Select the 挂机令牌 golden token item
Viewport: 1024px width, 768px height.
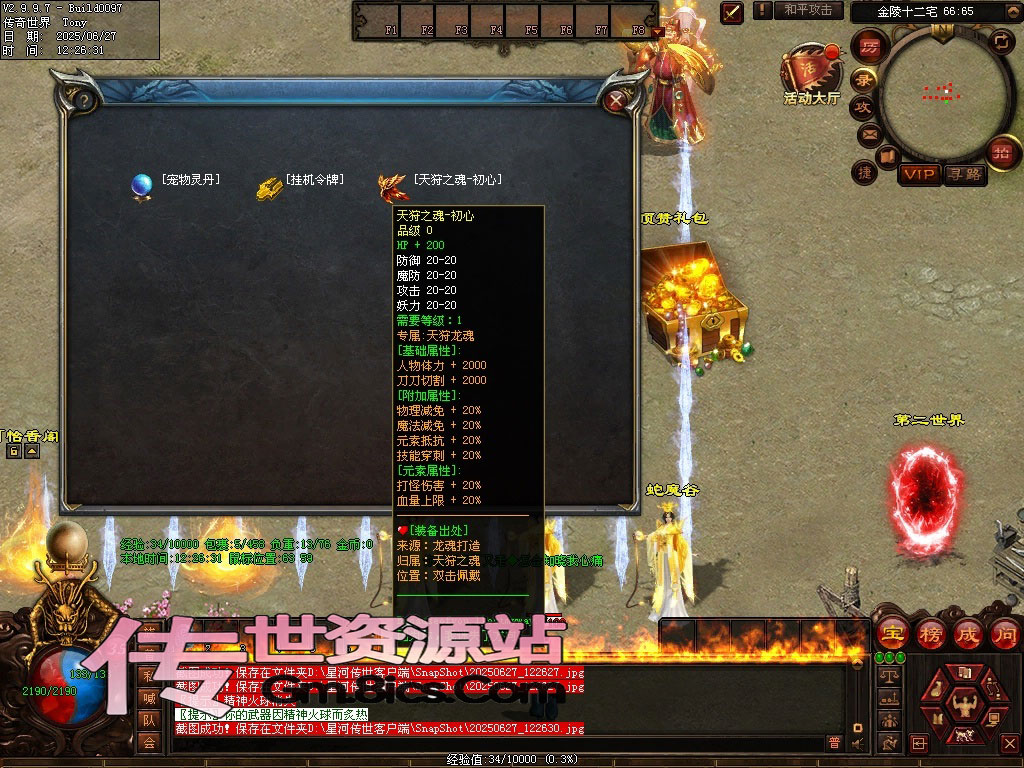(268, 187)
